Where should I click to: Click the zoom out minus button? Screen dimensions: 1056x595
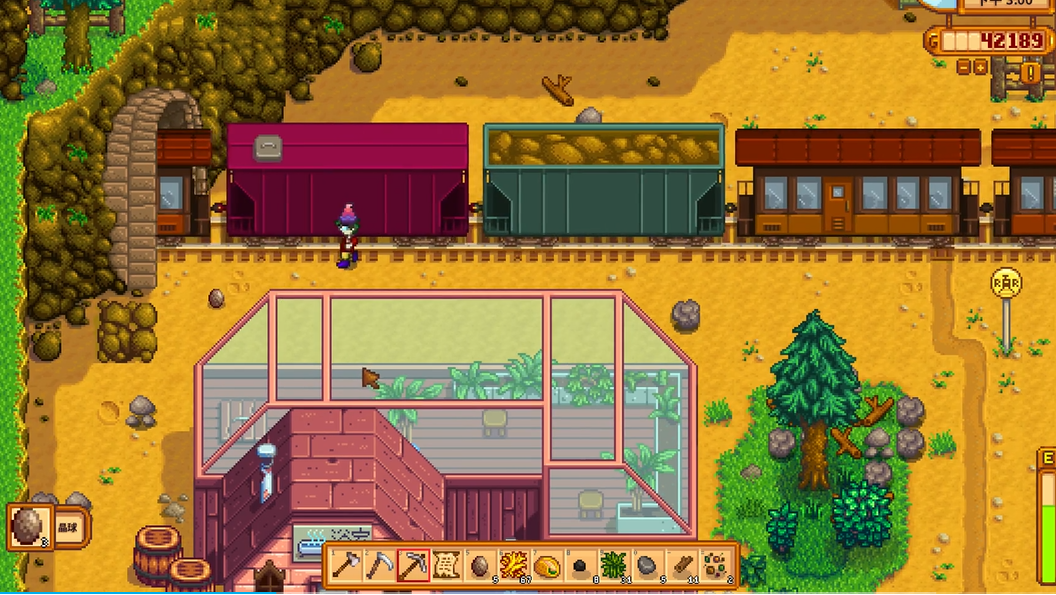click(964, 67)
